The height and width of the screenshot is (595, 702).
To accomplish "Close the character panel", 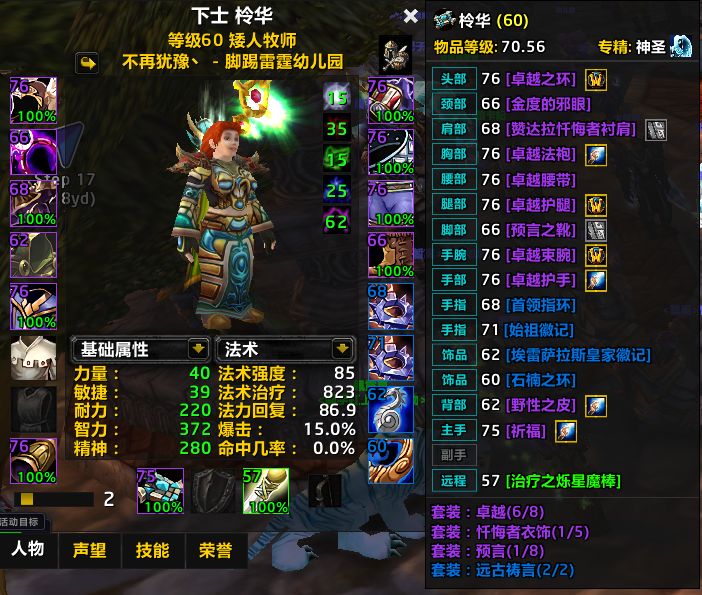I will tap(410, 17).
